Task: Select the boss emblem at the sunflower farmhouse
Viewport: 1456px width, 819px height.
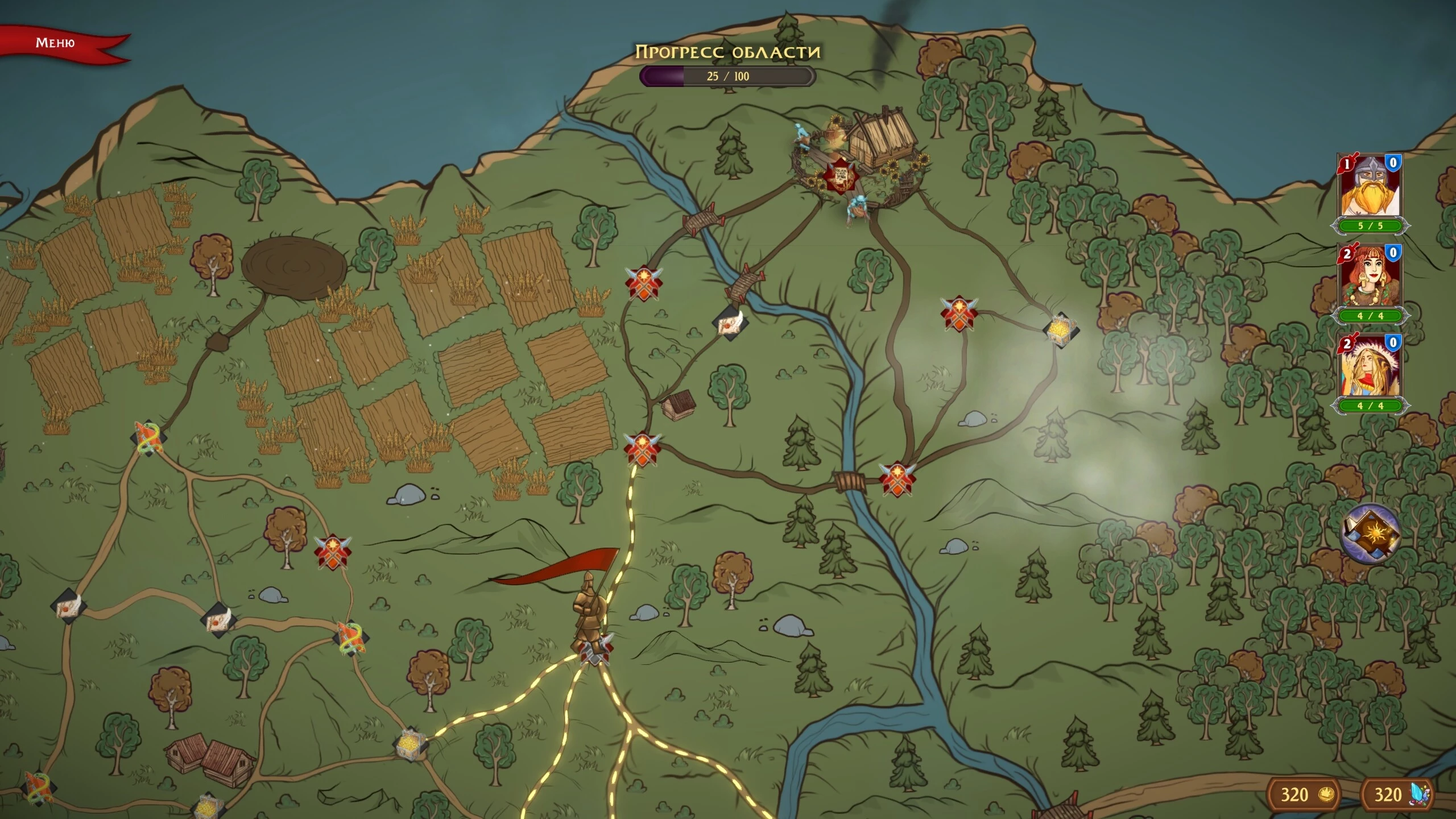Action: [x=839, y=176]
